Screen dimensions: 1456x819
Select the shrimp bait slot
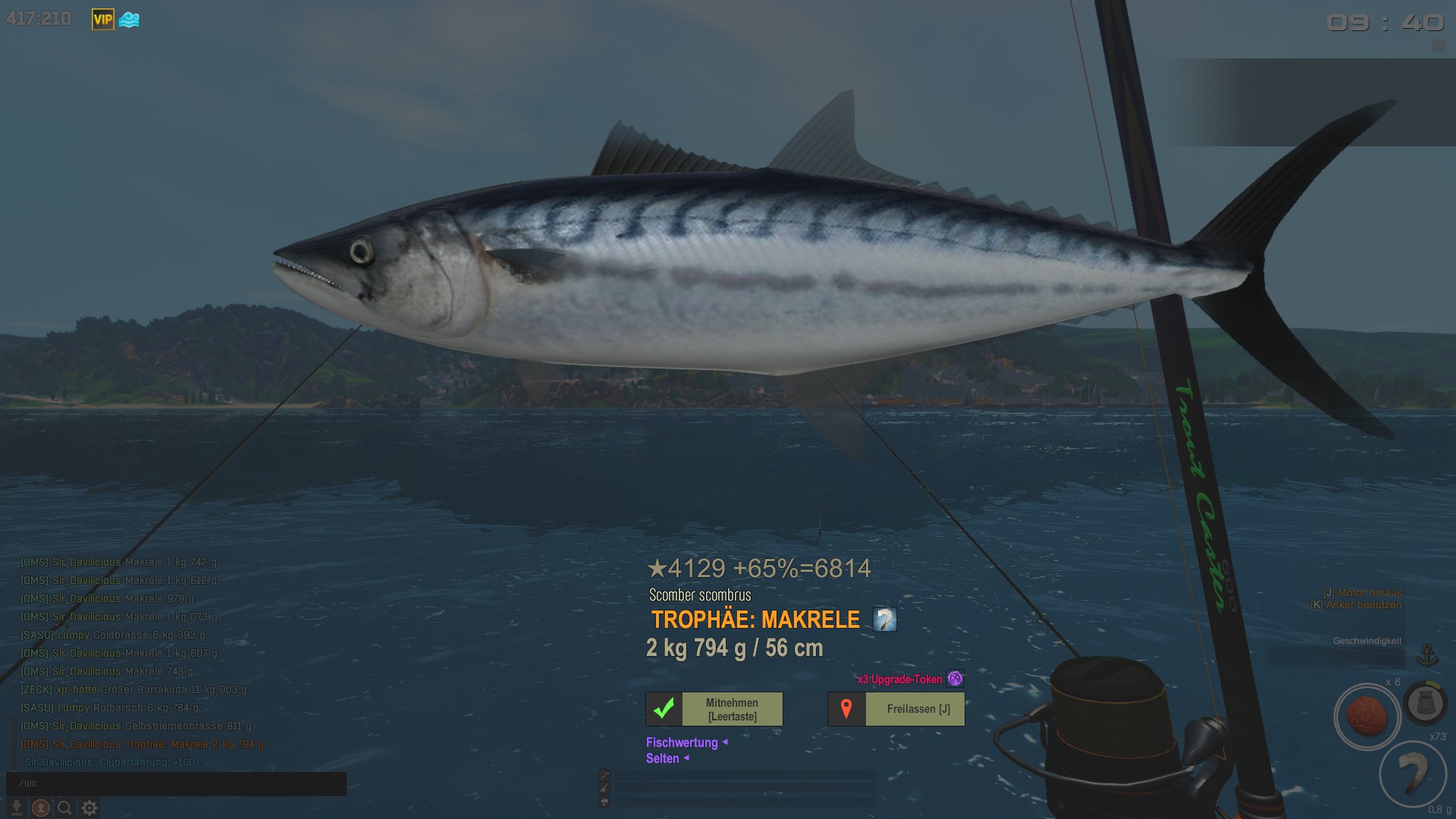click(1412, 773)
